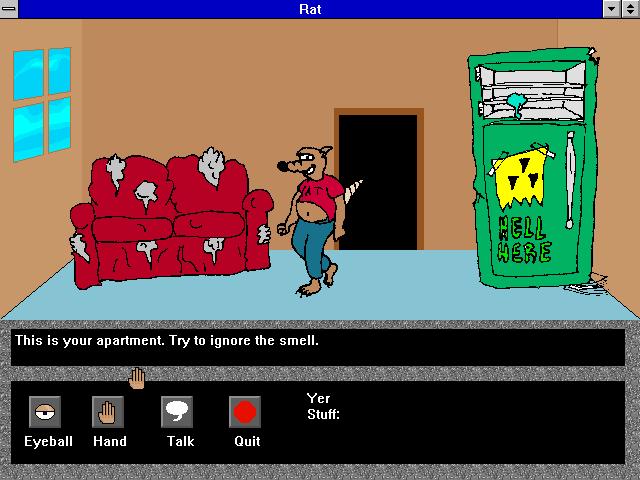Activate the Talk speech bubble button

point(177,411)
